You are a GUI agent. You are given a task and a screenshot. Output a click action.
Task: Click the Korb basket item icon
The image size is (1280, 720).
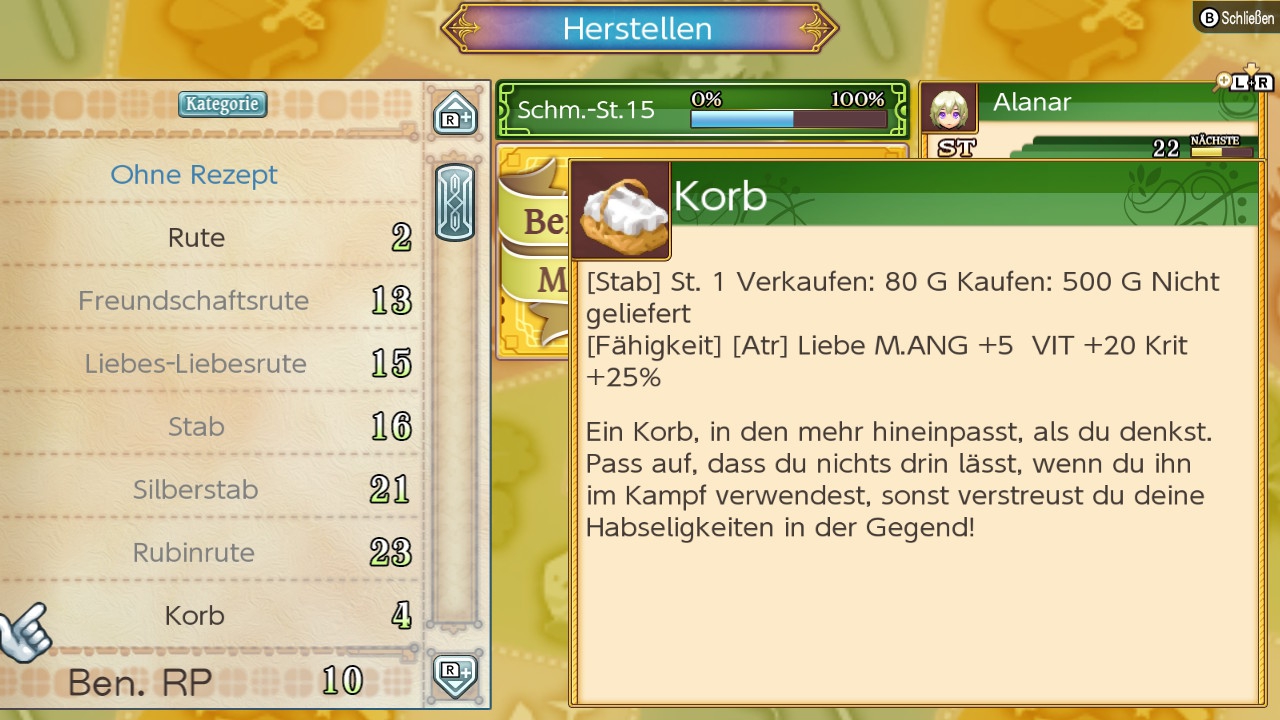coord(619,210)
